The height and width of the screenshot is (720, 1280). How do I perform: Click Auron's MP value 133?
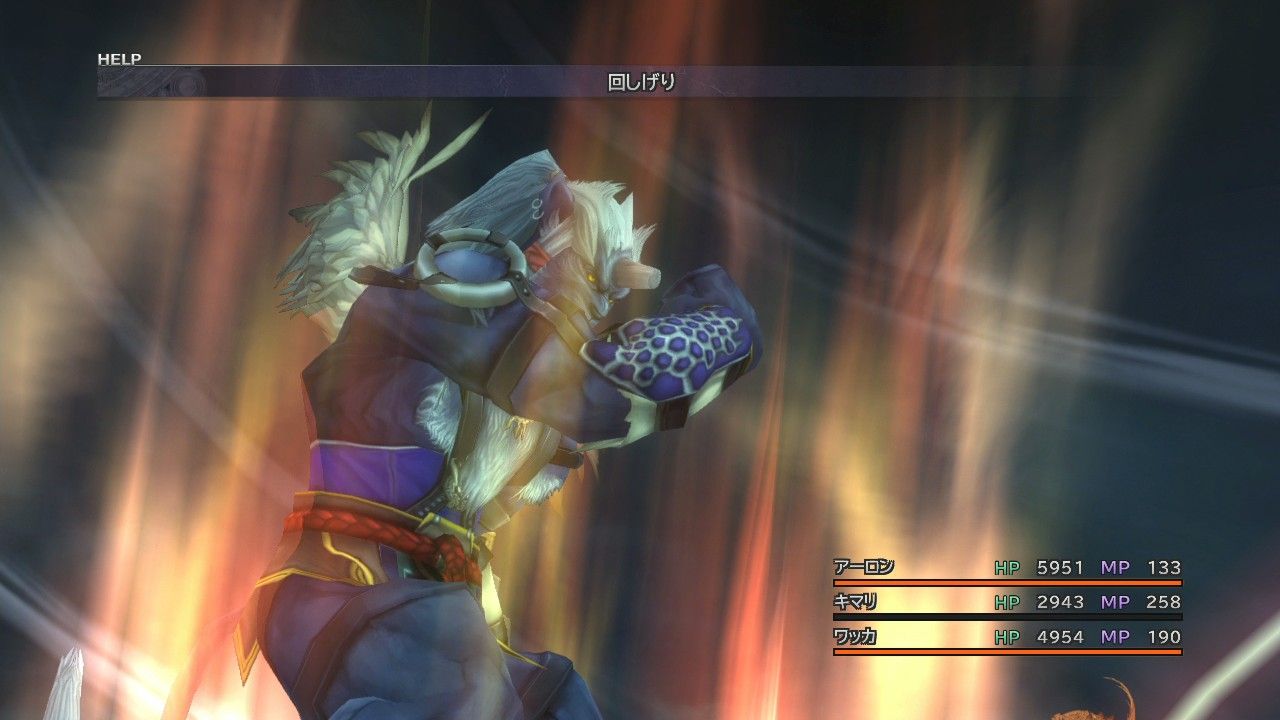[x=1163, y=566]
